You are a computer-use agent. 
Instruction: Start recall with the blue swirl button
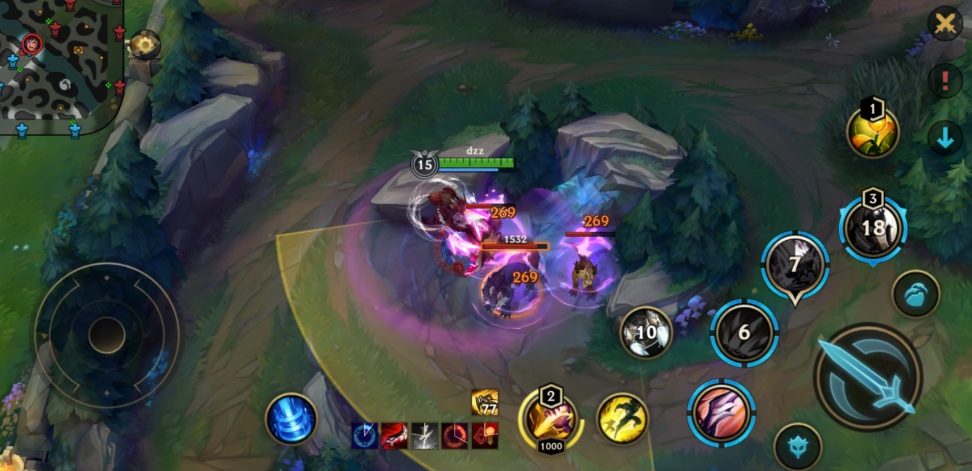click(291, 418)
